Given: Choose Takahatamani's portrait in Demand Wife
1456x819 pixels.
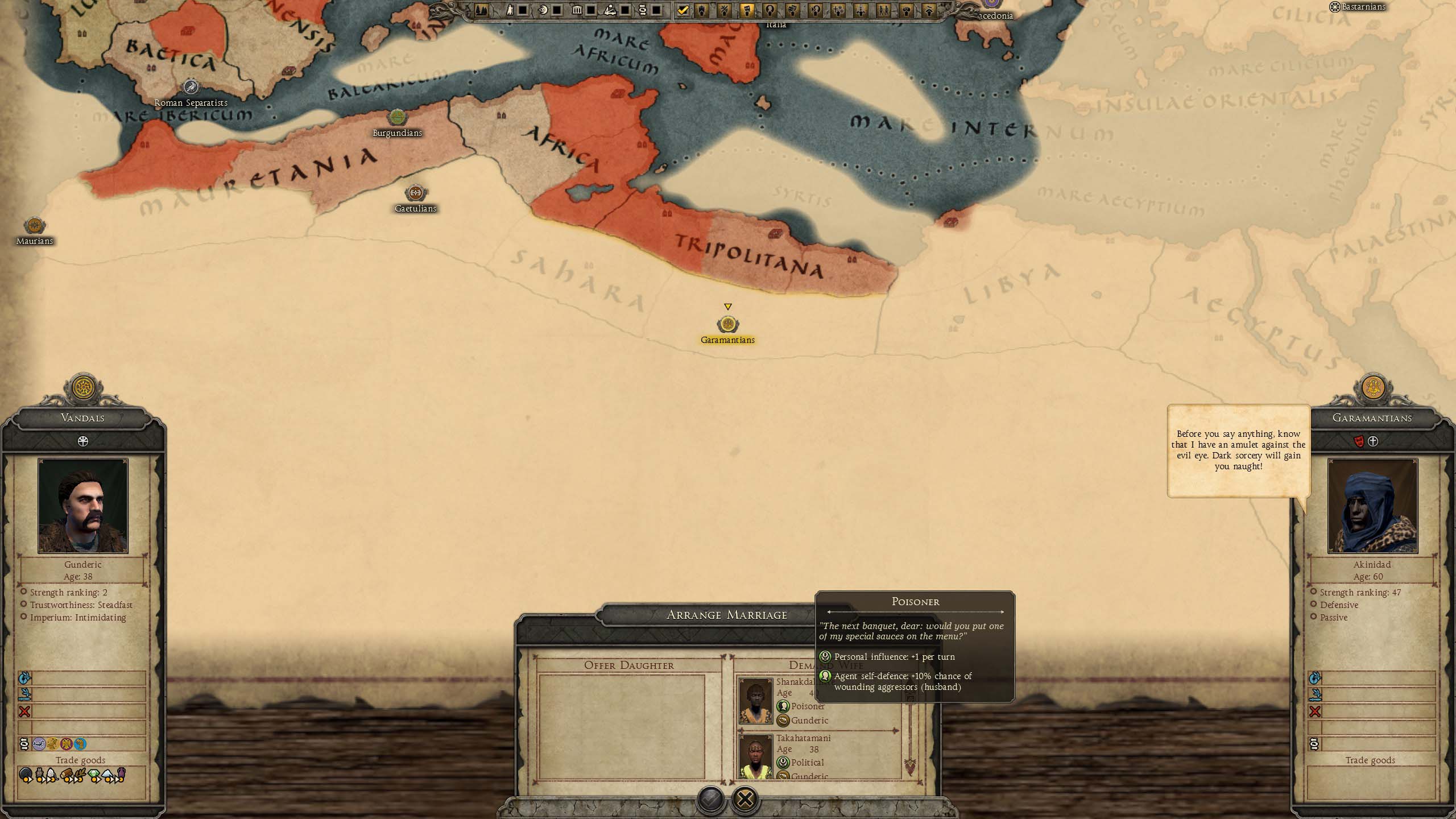Looking at the screenshot, I should click(x=755, y=758).
